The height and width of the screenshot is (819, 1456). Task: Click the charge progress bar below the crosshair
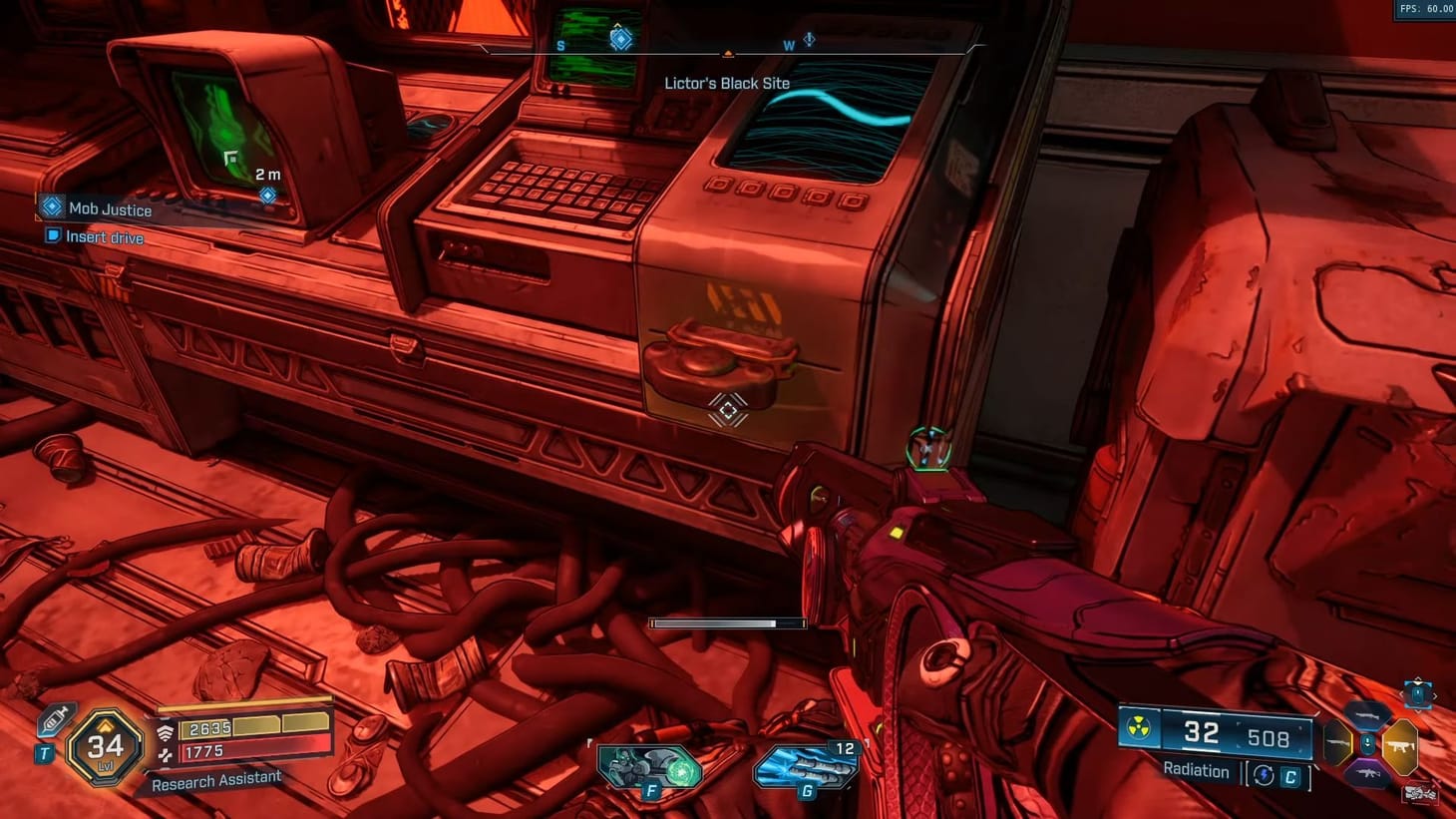coord(728,622)
